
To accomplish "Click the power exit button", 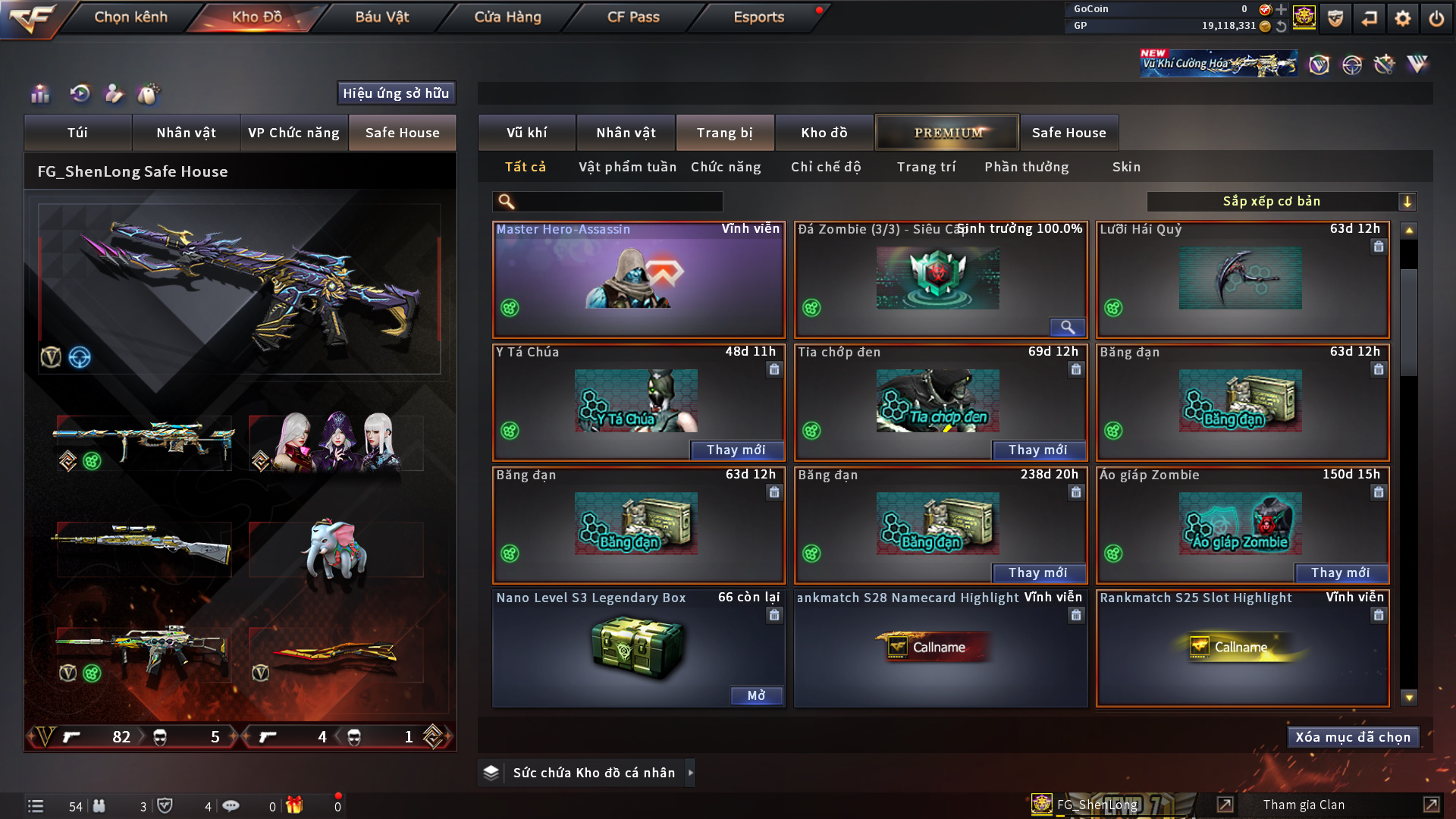I will click(x=1436, y=18).
